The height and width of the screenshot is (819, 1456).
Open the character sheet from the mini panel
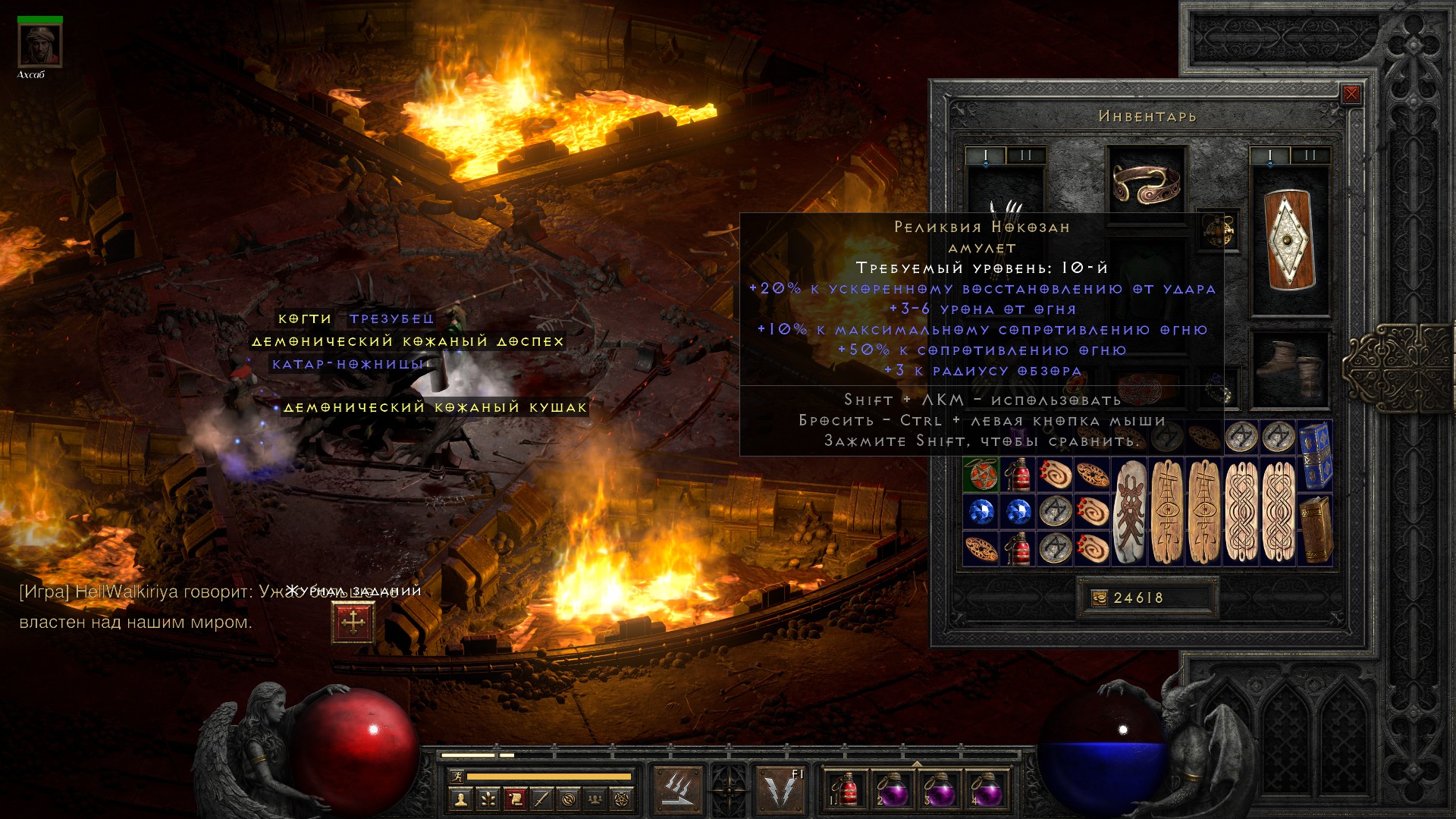(460, 799)
